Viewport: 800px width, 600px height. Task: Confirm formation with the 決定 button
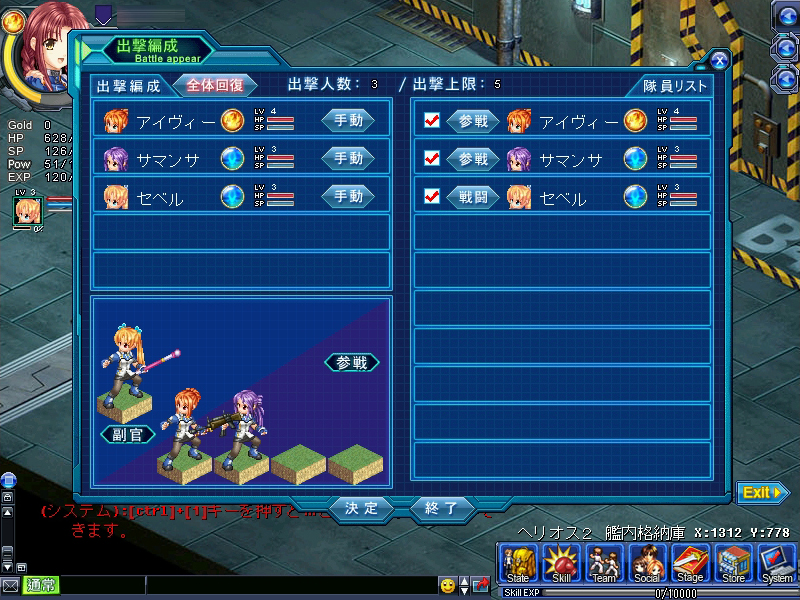pos(361,508)
